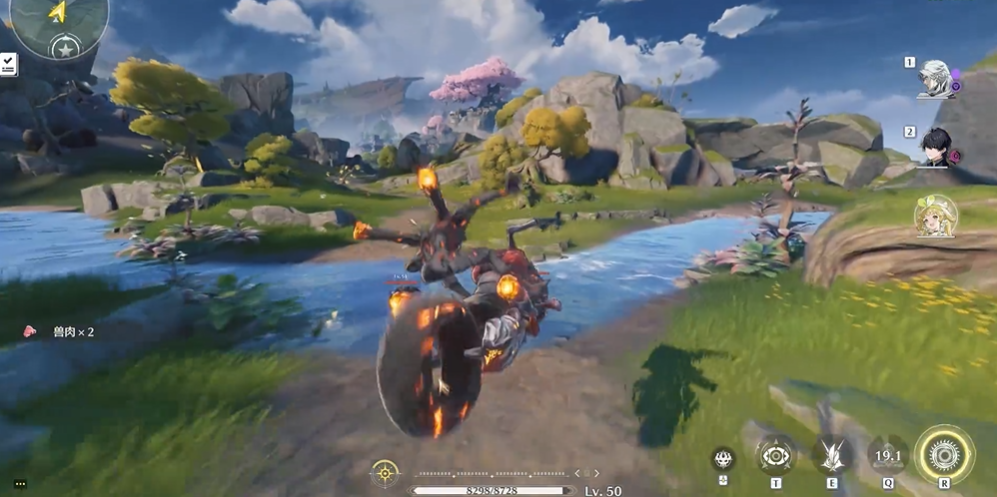This screenshot has height=497, width=997.
Task: Click the star marker on the minimap
Action: 66,48
